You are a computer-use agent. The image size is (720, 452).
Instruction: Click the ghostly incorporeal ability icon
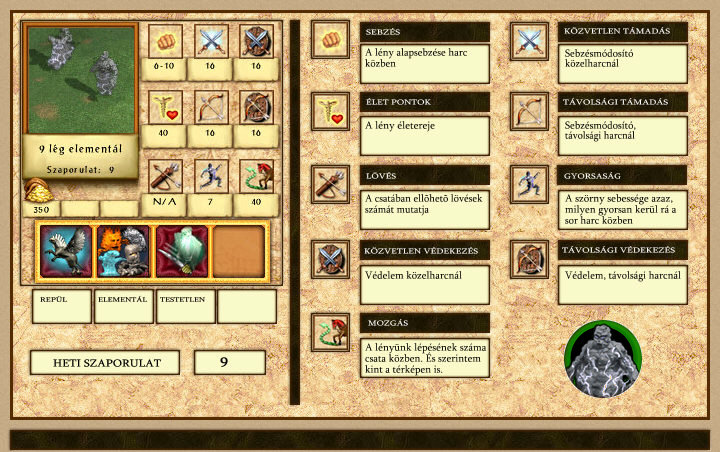[x=181, y=251]
